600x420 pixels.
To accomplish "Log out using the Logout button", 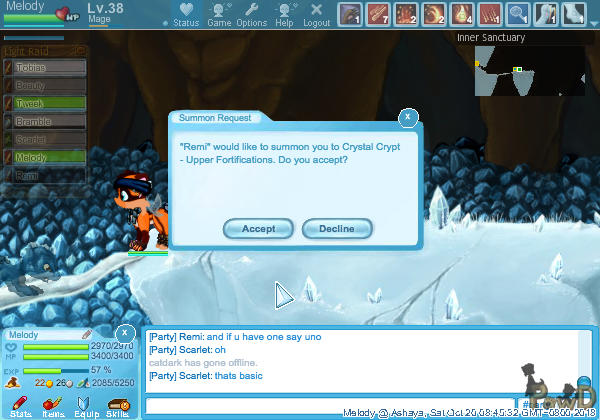I will [x=316, y=15].
